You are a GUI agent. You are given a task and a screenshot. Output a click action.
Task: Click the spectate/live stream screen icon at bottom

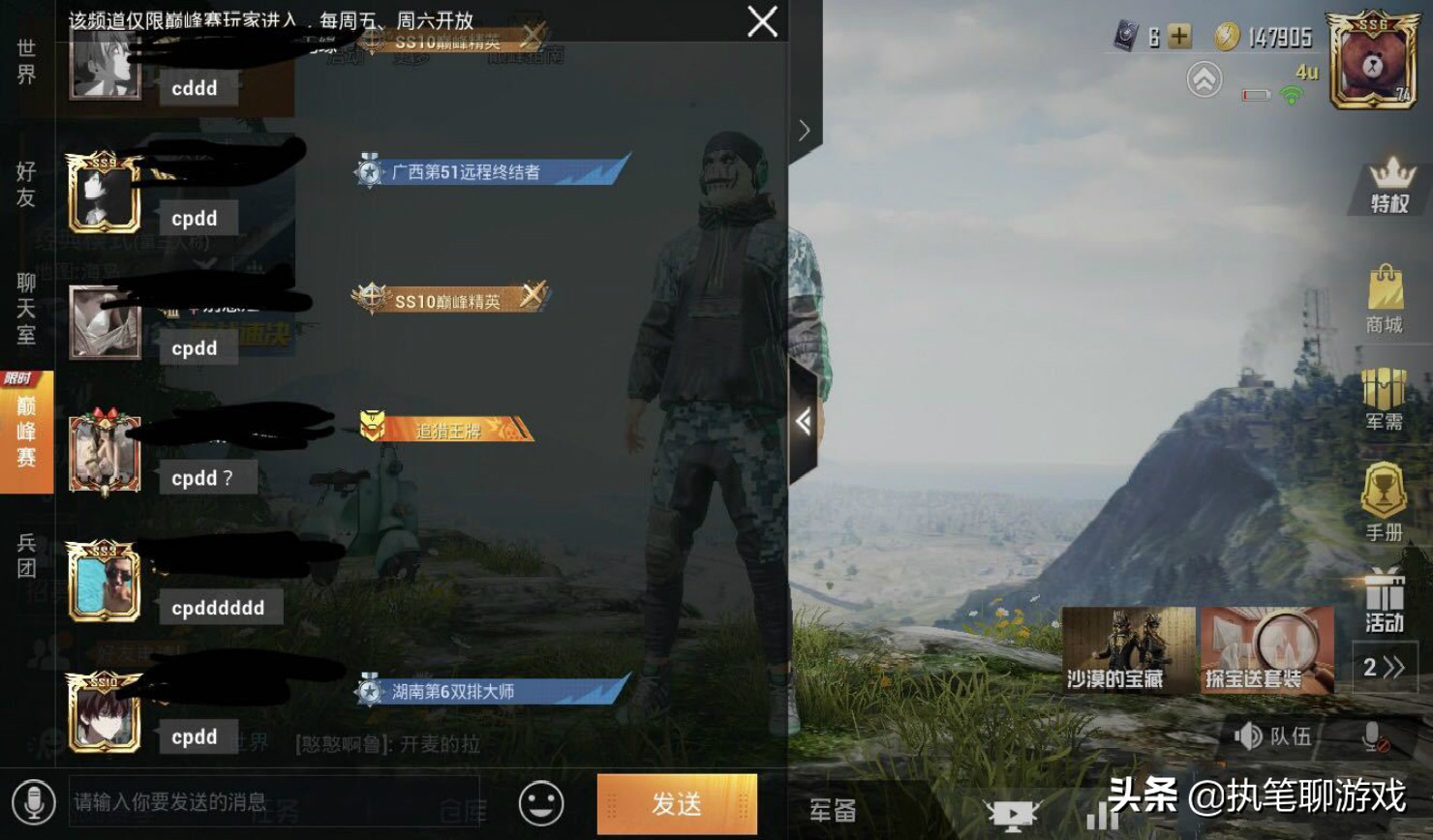tap(1013, 813)
